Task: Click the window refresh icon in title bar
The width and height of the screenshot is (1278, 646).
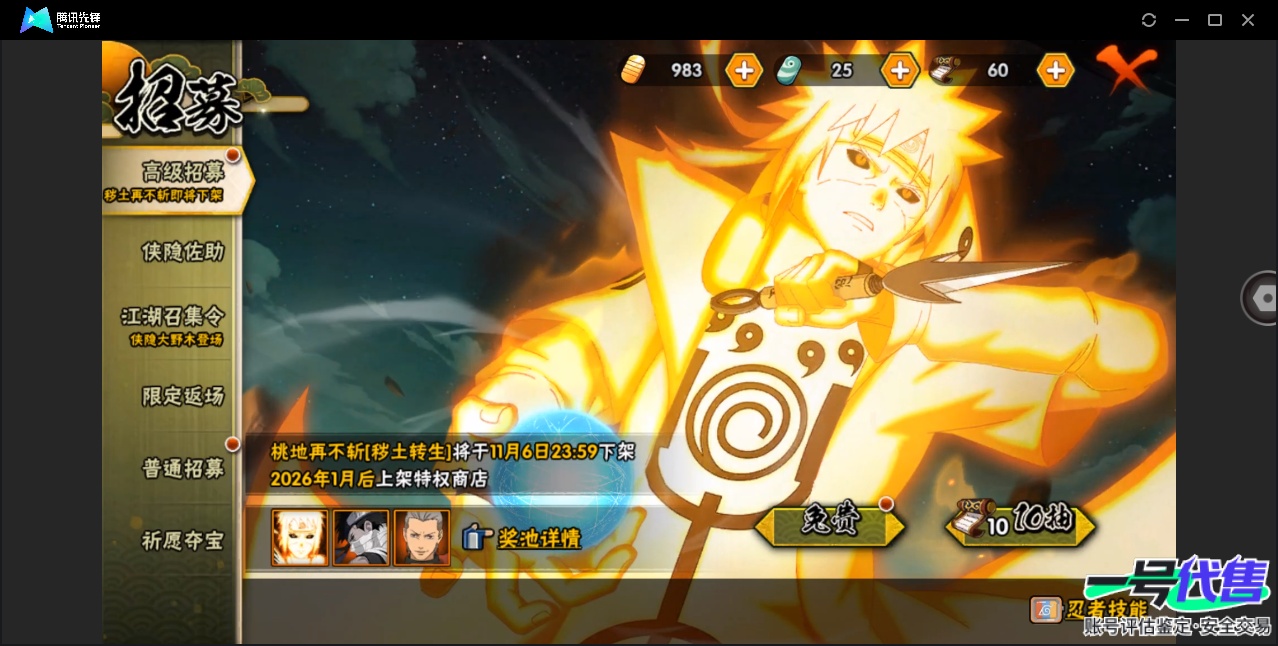Action: coord(1149,20)
